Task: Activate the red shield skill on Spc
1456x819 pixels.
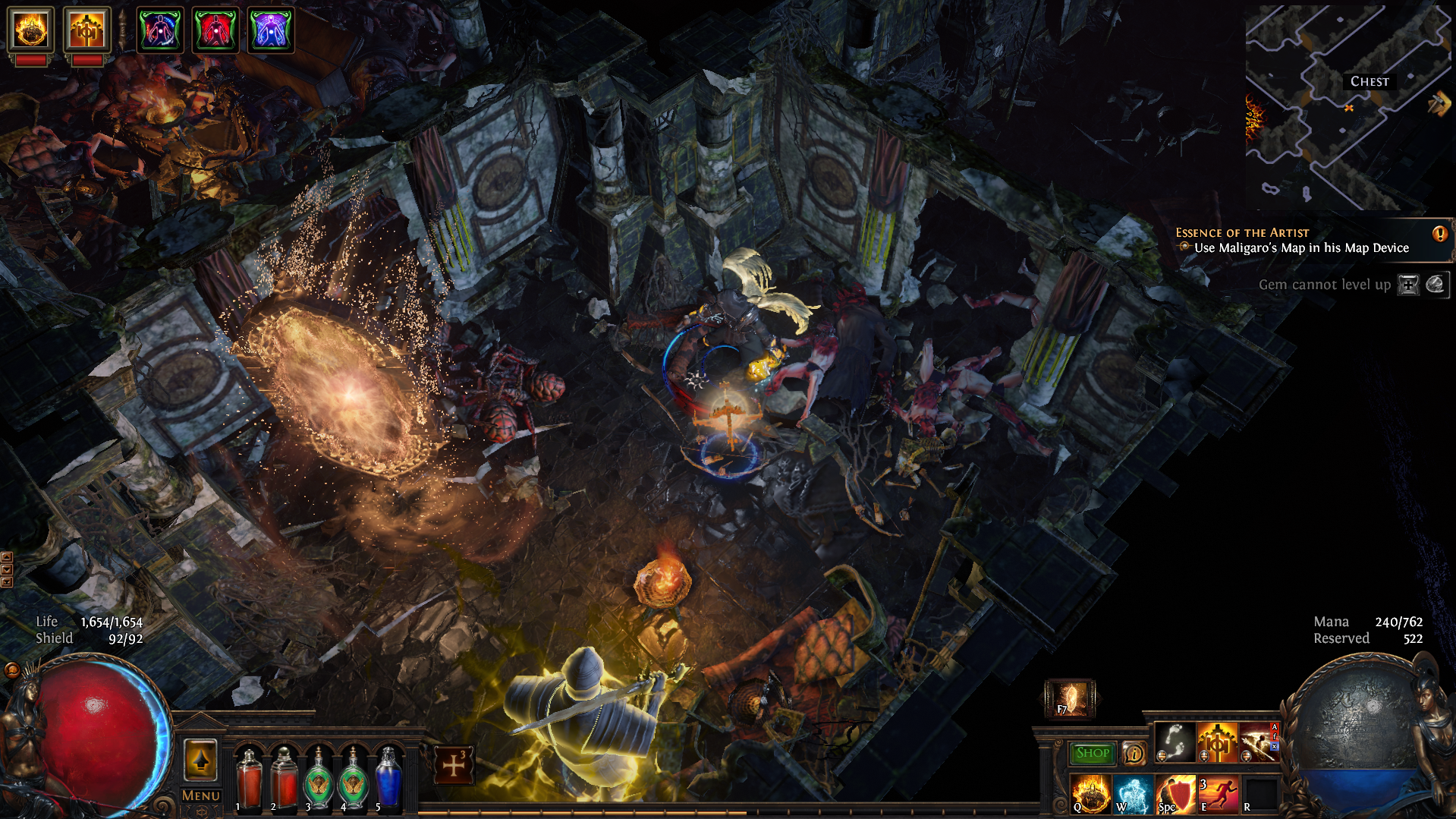Action: [x=1175, y=794]
